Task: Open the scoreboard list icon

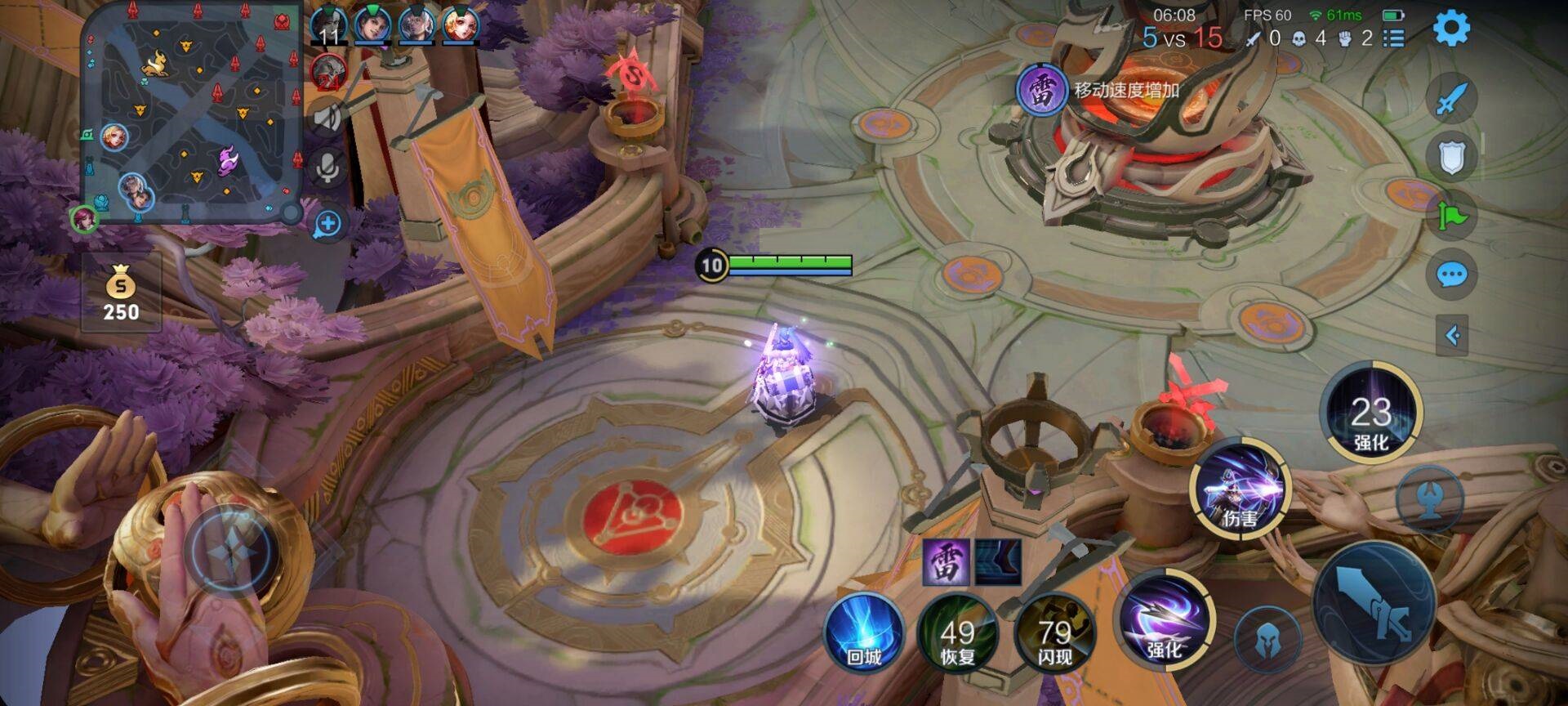Action: 1393,38
